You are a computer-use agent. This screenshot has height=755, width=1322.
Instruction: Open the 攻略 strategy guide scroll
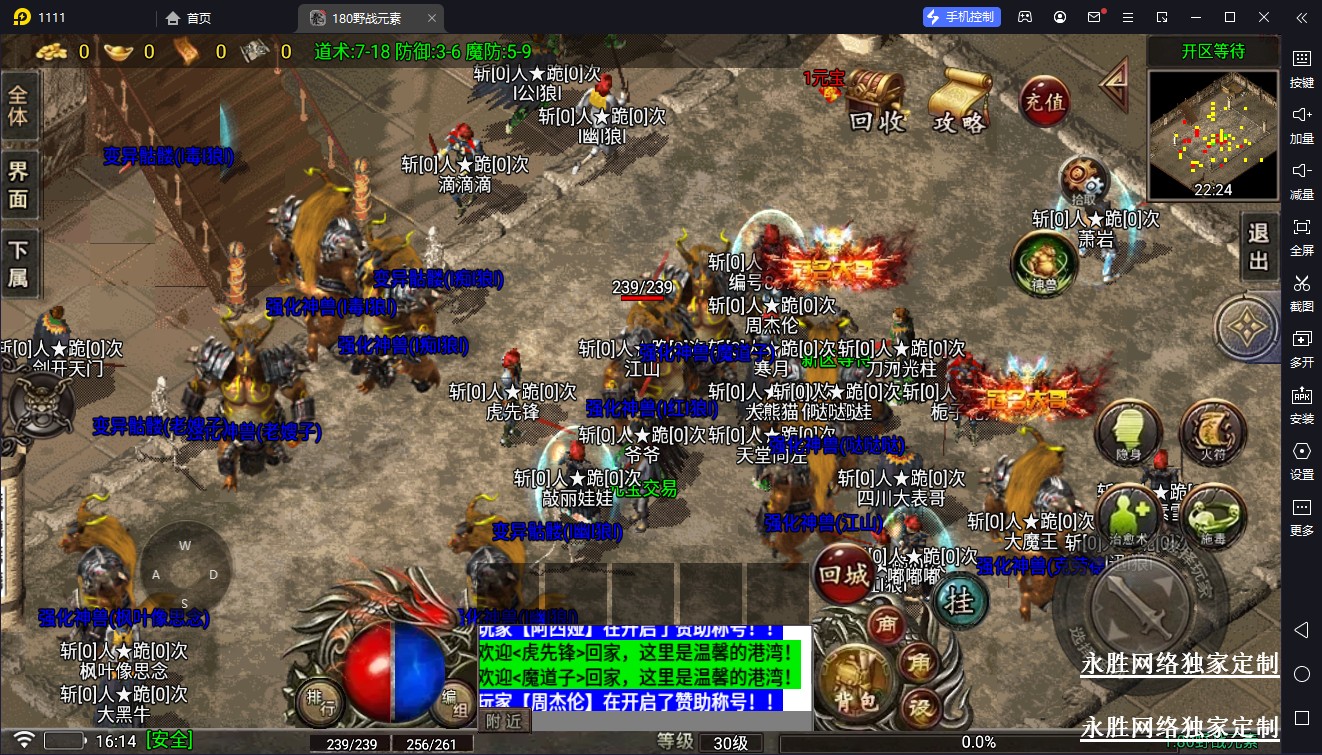pos(959,102)
